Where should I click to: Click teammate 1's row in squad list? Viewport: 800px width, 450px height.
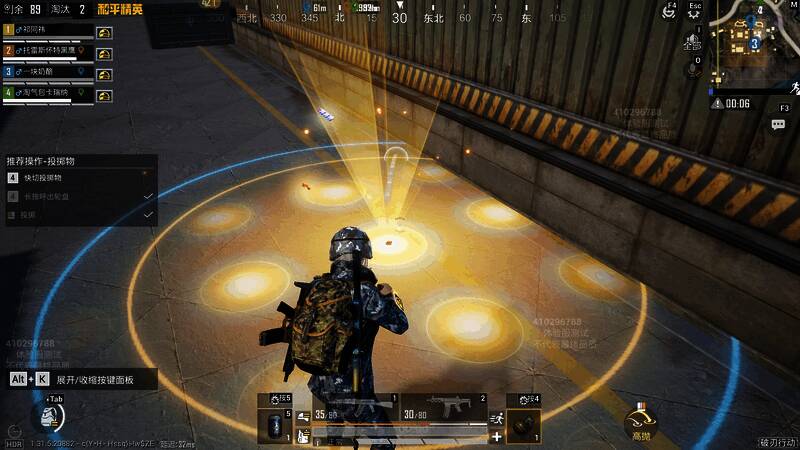(50, 31)
